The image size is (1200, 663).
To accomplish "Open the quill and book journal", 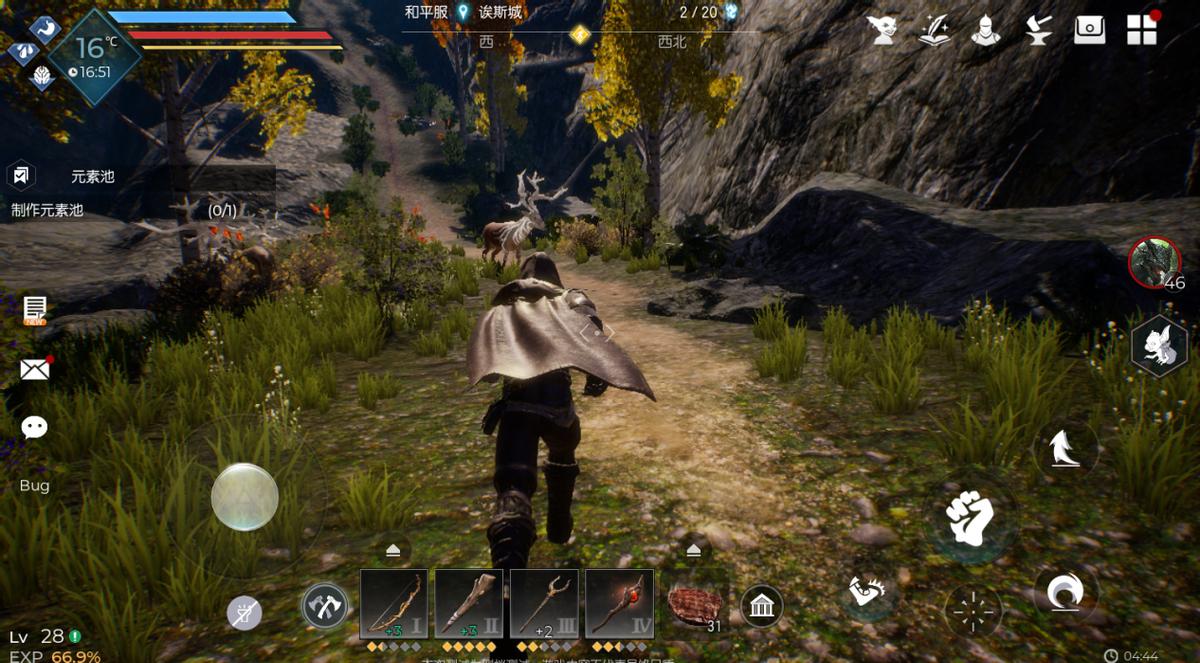I will (934, 30).
